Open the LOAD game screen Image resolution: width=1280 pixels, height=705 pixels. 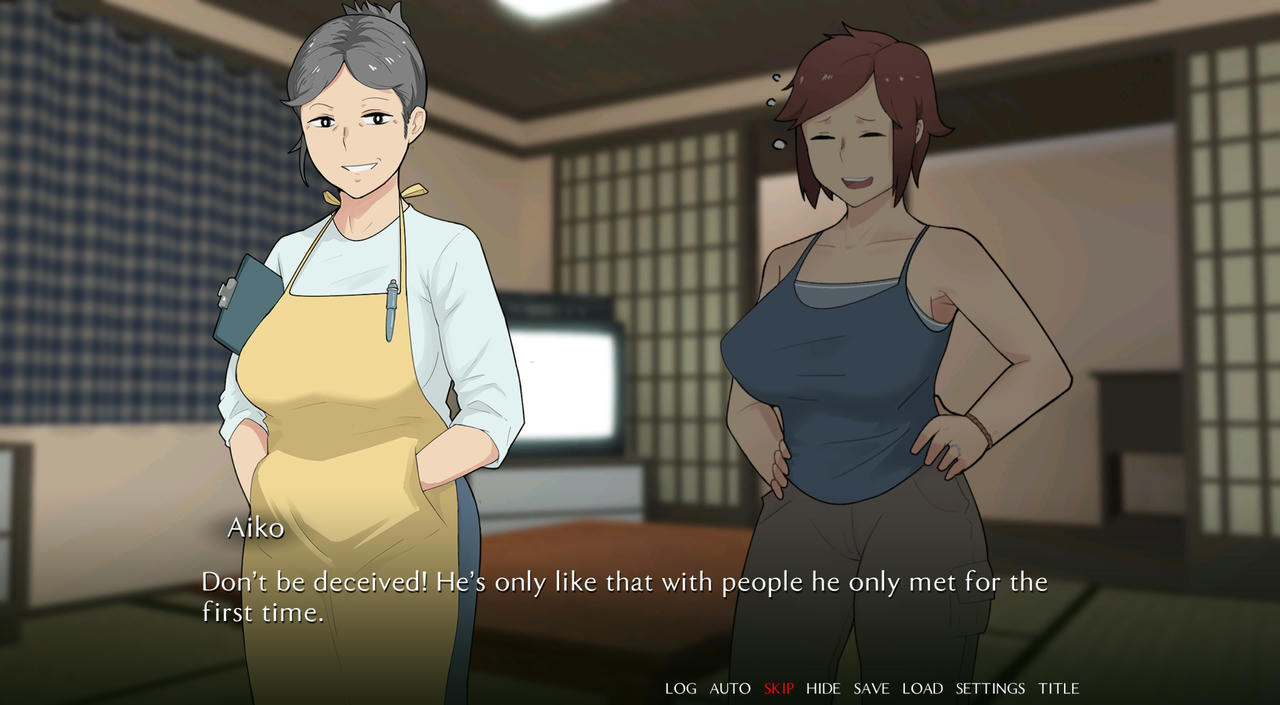[x=922, y=688]
